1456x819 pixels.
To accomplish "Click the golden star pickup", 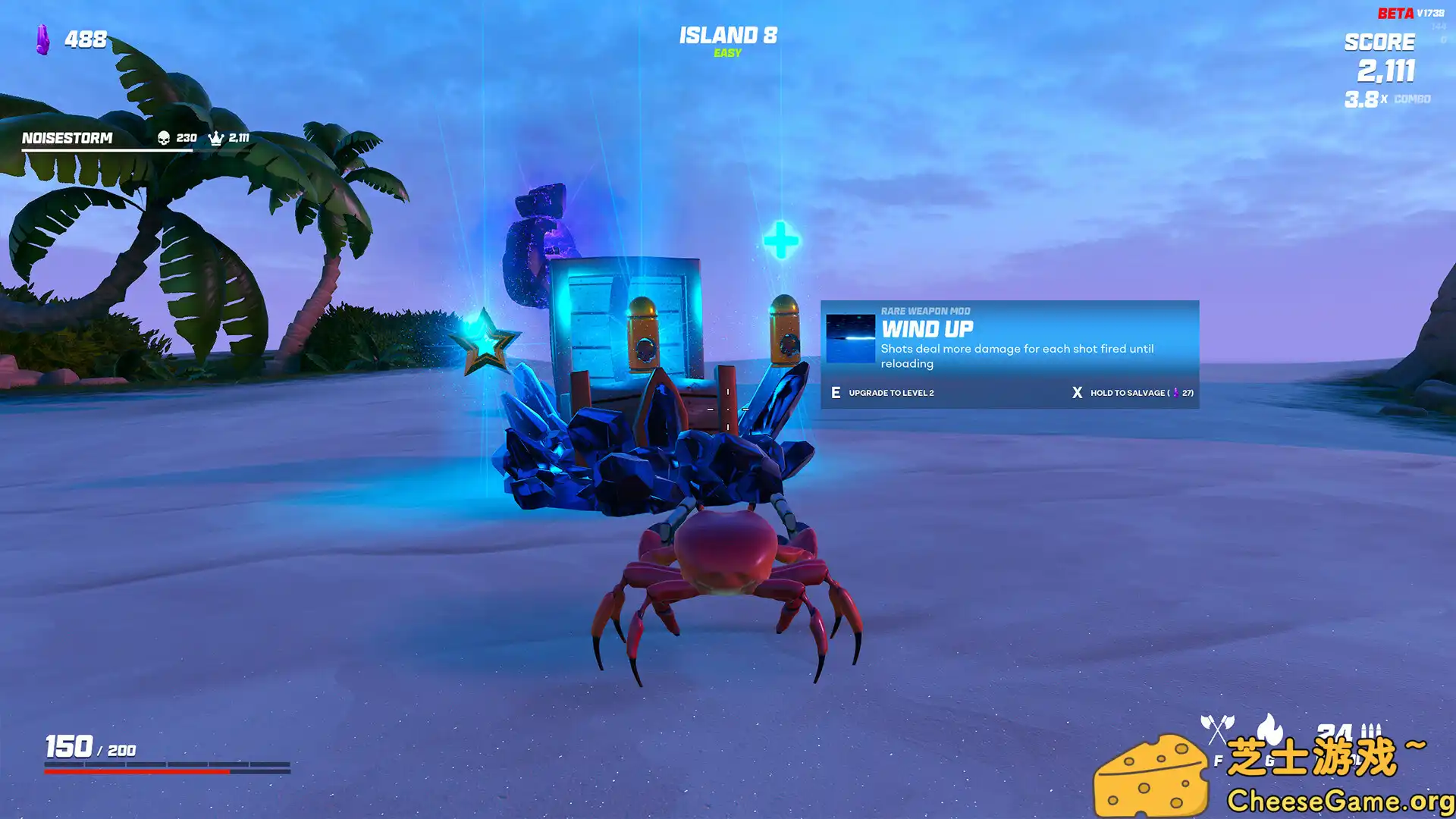I will point(488,340).
